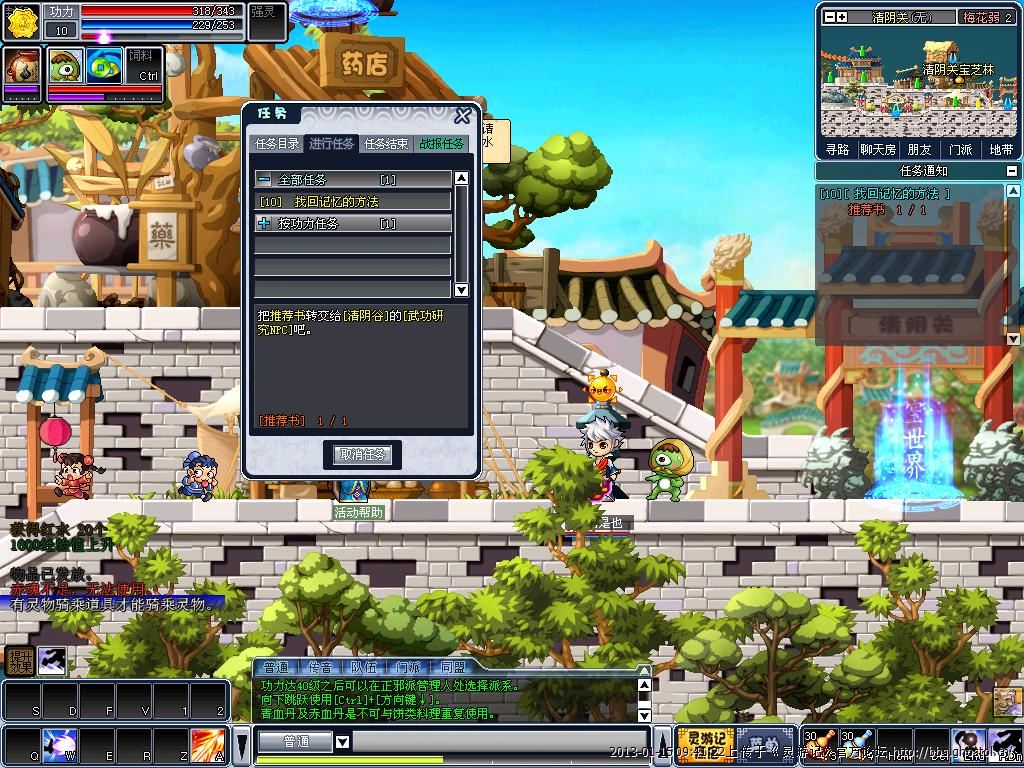Select the 战报任务 tab

441,144
